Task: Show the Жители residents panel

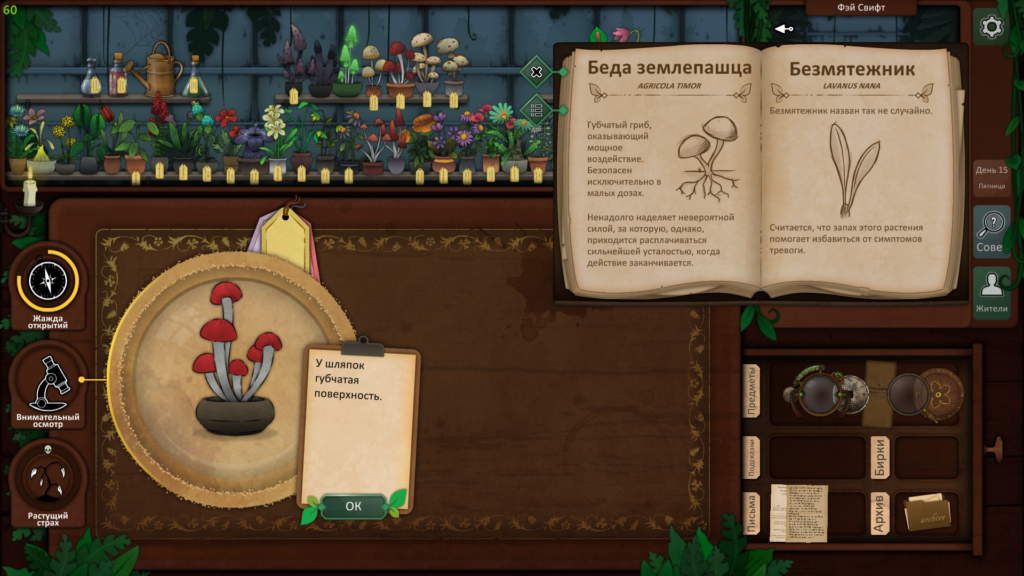Action: [991, 293]
